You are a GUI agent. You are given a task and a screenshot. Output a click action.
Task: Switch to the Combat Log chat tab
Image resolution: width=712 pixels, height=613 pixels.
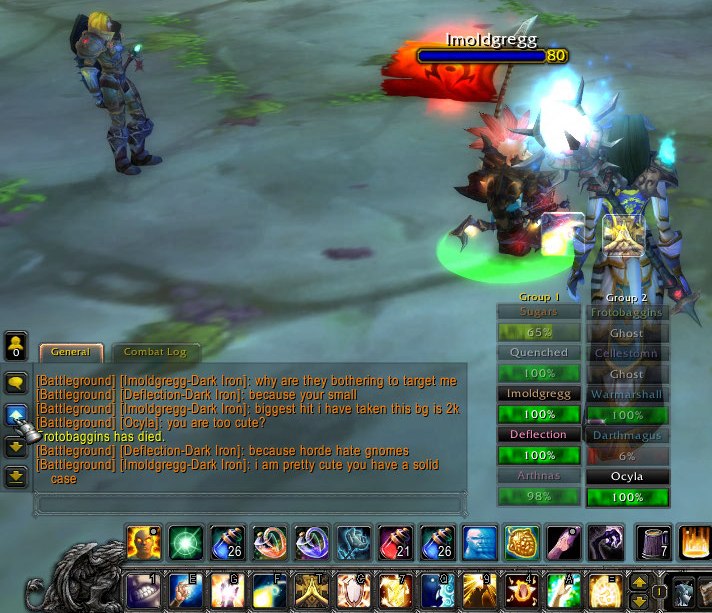click(154, 352)
